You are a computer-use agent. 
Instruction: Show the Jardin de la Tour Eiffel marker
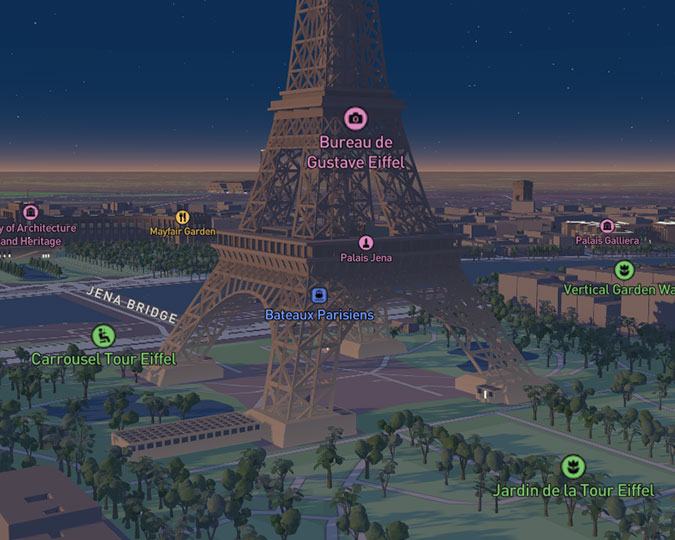[572, 466]
